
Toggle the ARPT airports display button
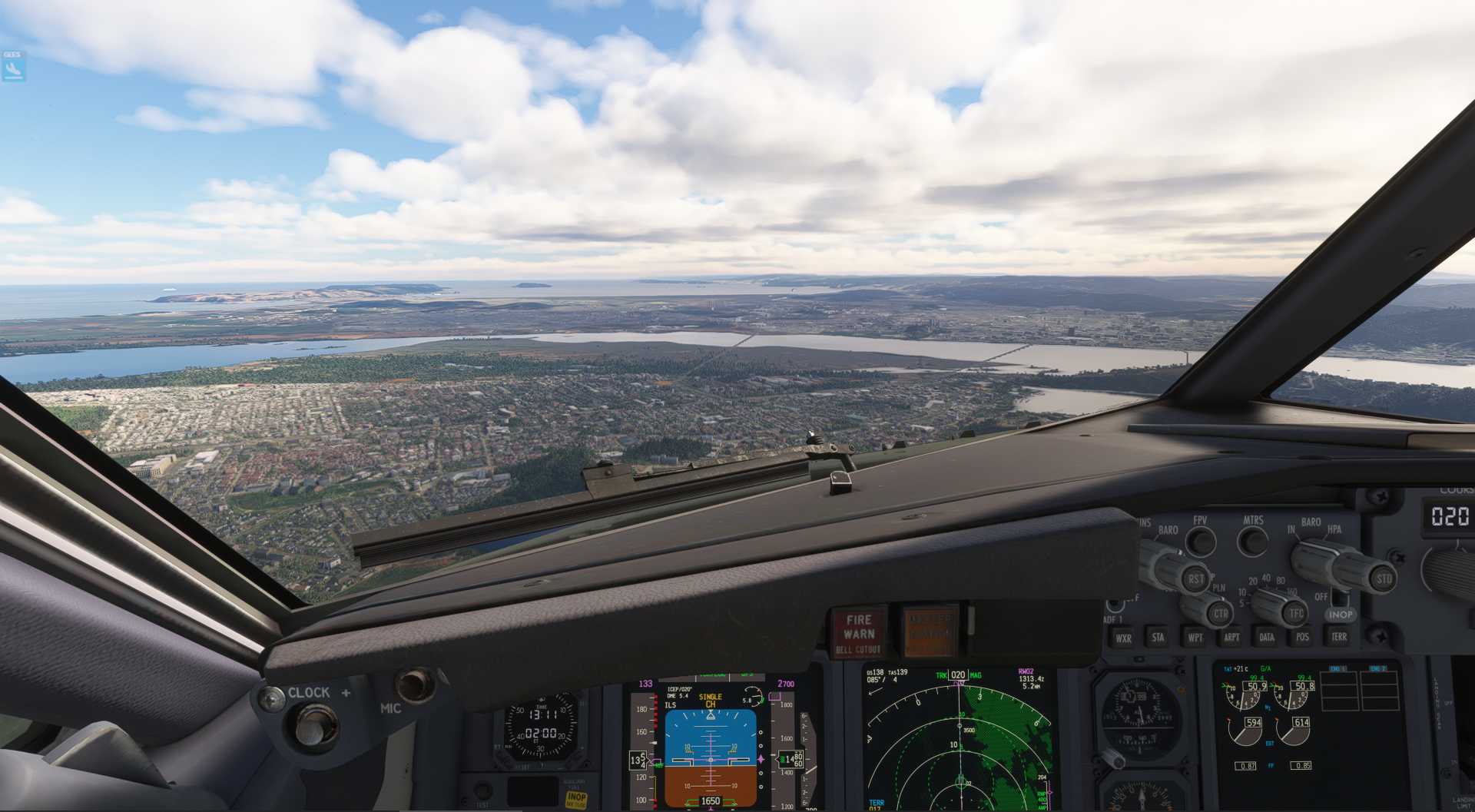click(1231, 637)
